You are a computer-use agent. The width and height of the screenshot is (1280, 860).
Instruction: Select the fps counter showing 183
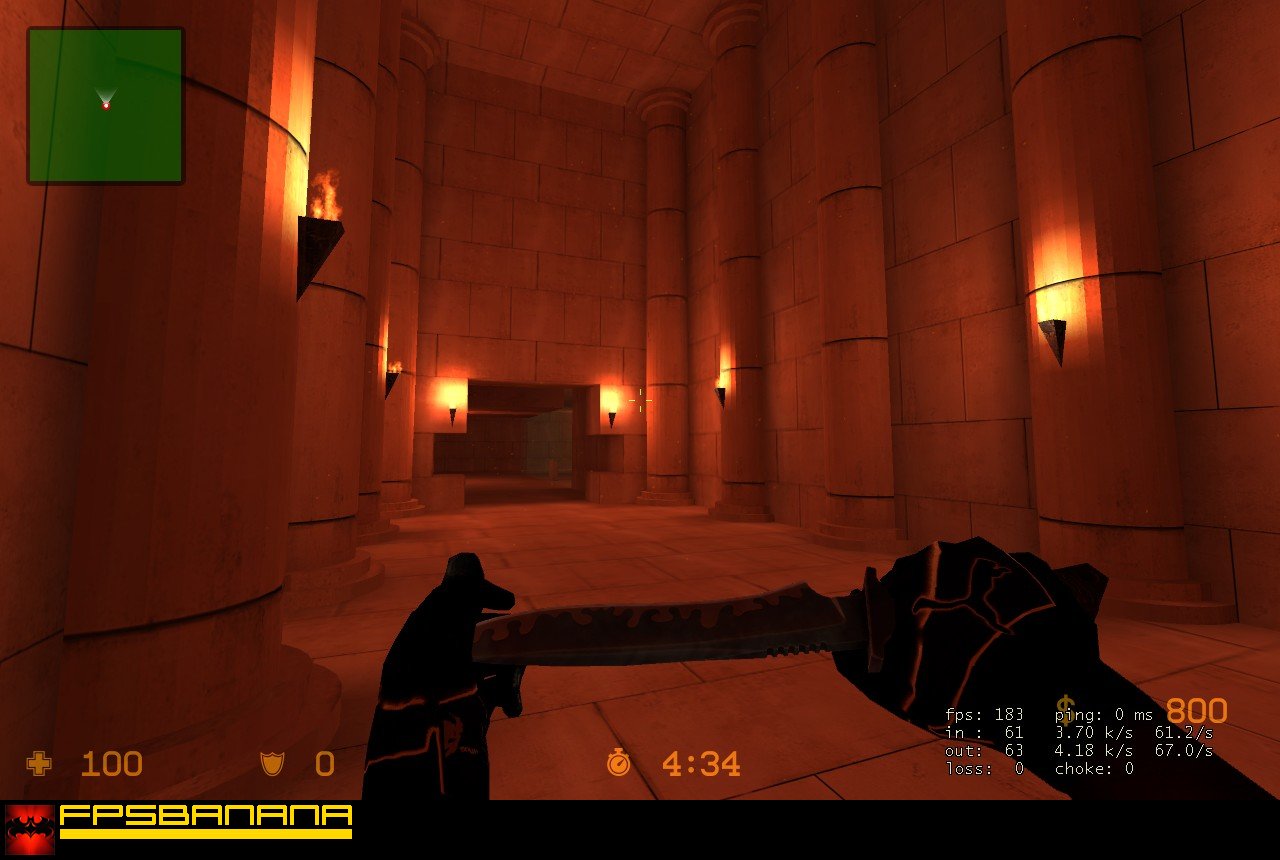point(985,714)
